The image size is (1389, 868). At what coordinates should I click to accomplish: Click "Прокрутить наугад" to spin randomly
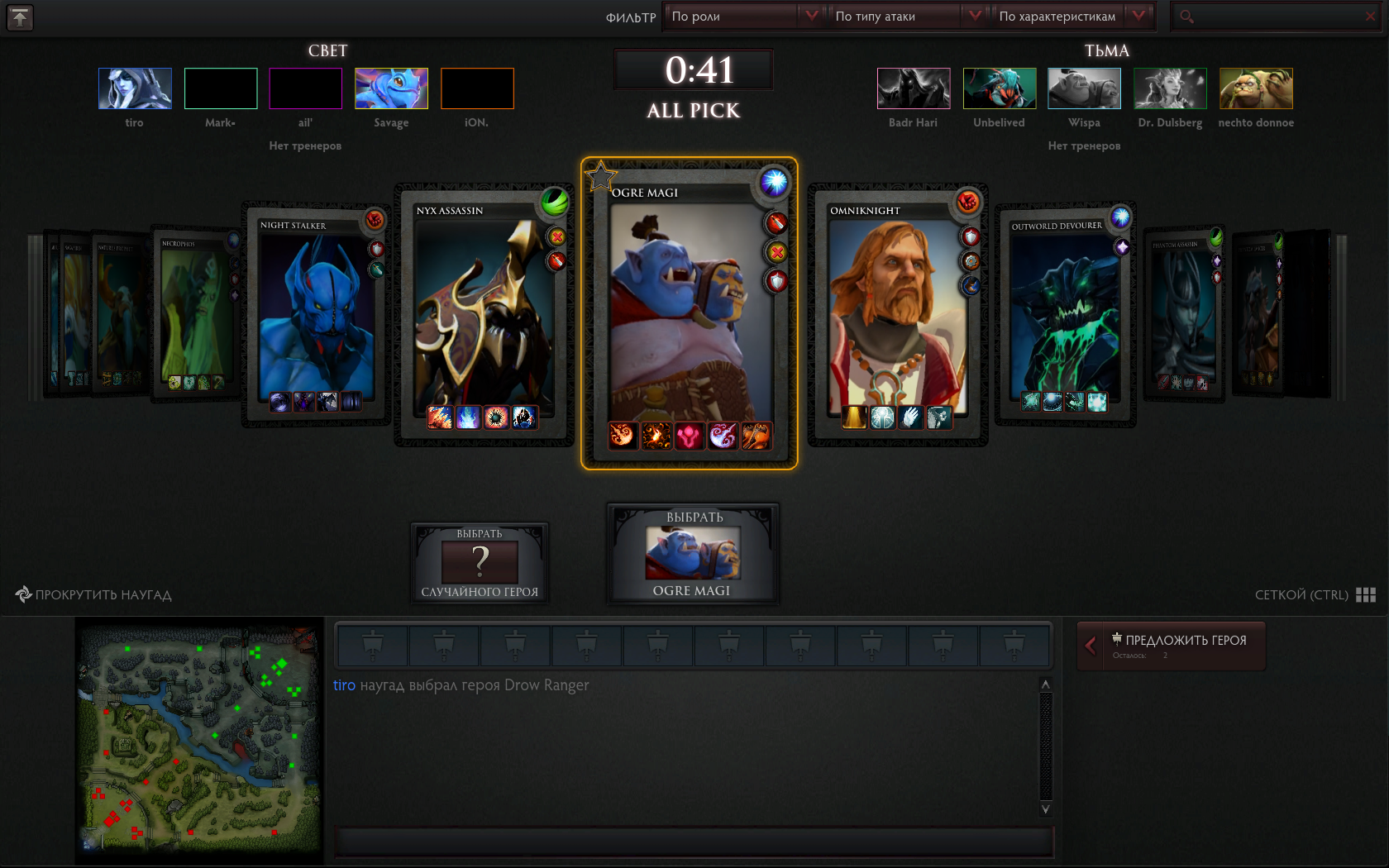(x=93, y=595)
